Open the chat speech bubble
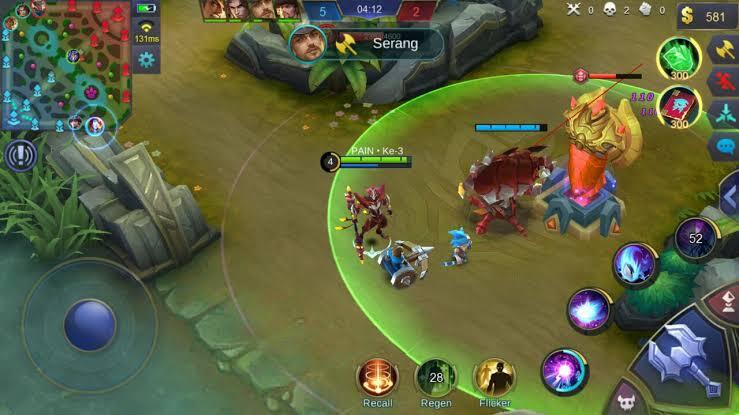 click(724, 147)
